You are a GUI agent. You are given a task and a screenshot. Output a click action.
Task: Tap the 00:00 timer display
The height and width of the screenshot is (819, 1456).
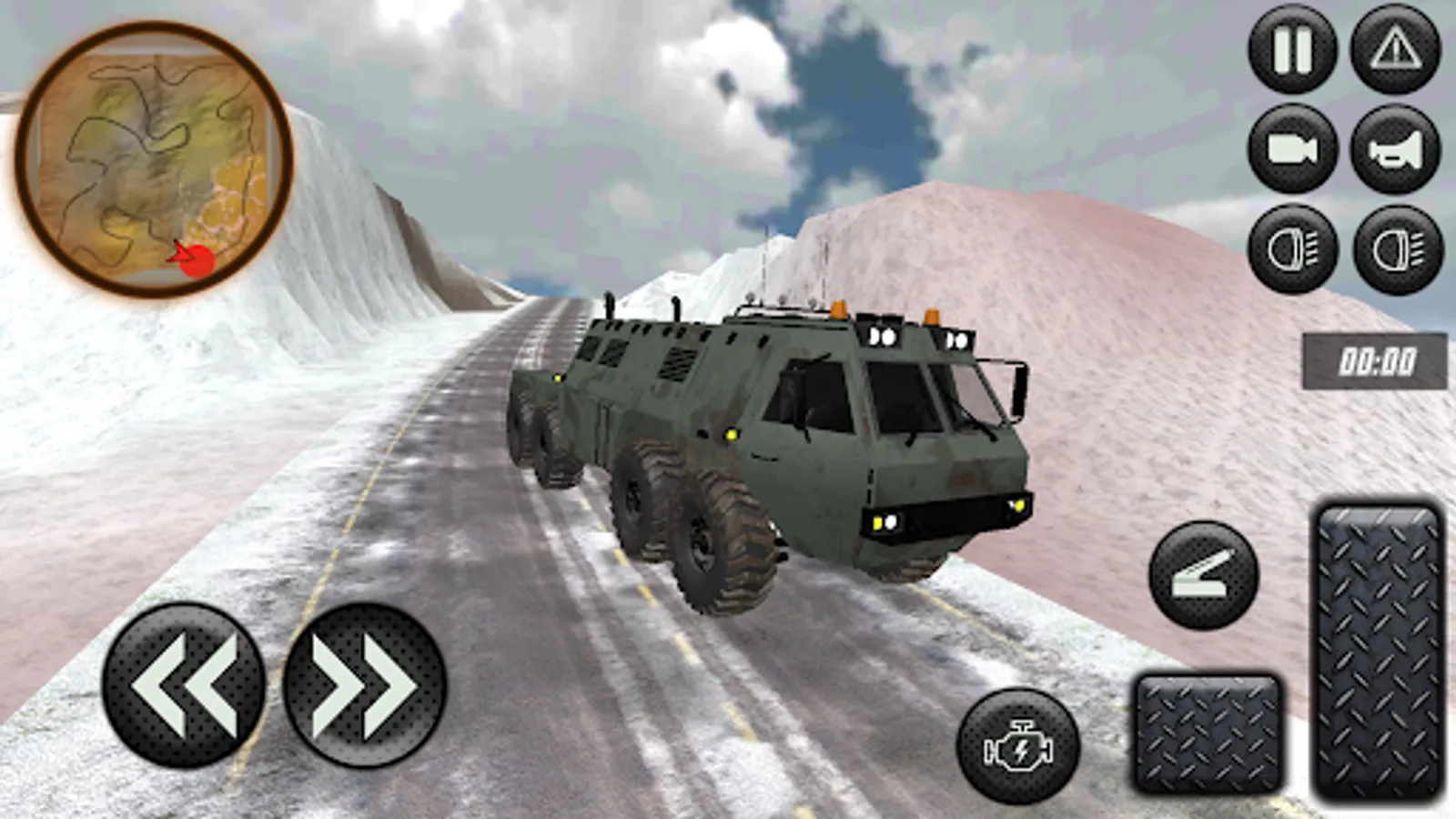point(1374,359)
